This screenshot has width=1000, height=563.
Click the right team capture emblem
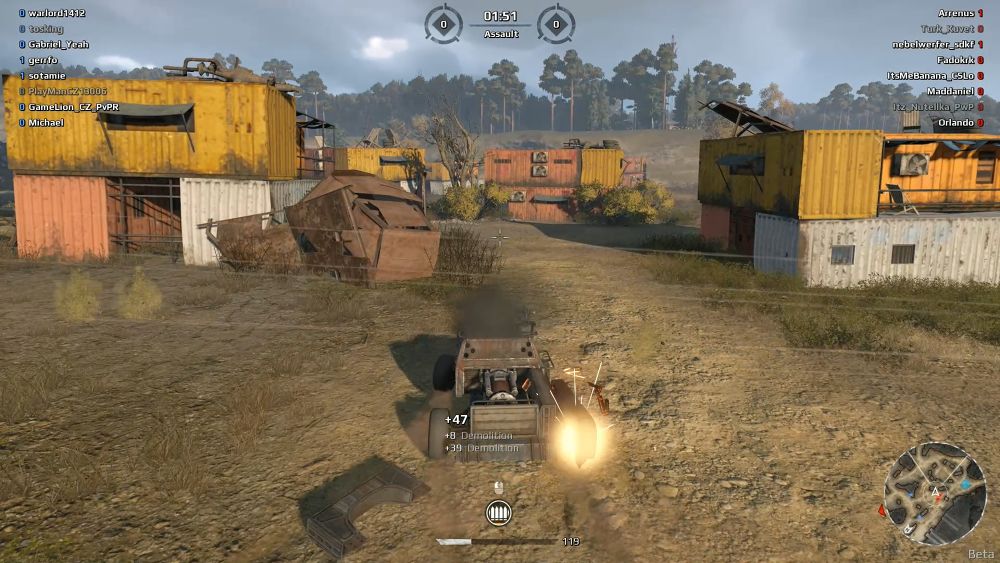(556, 23)
